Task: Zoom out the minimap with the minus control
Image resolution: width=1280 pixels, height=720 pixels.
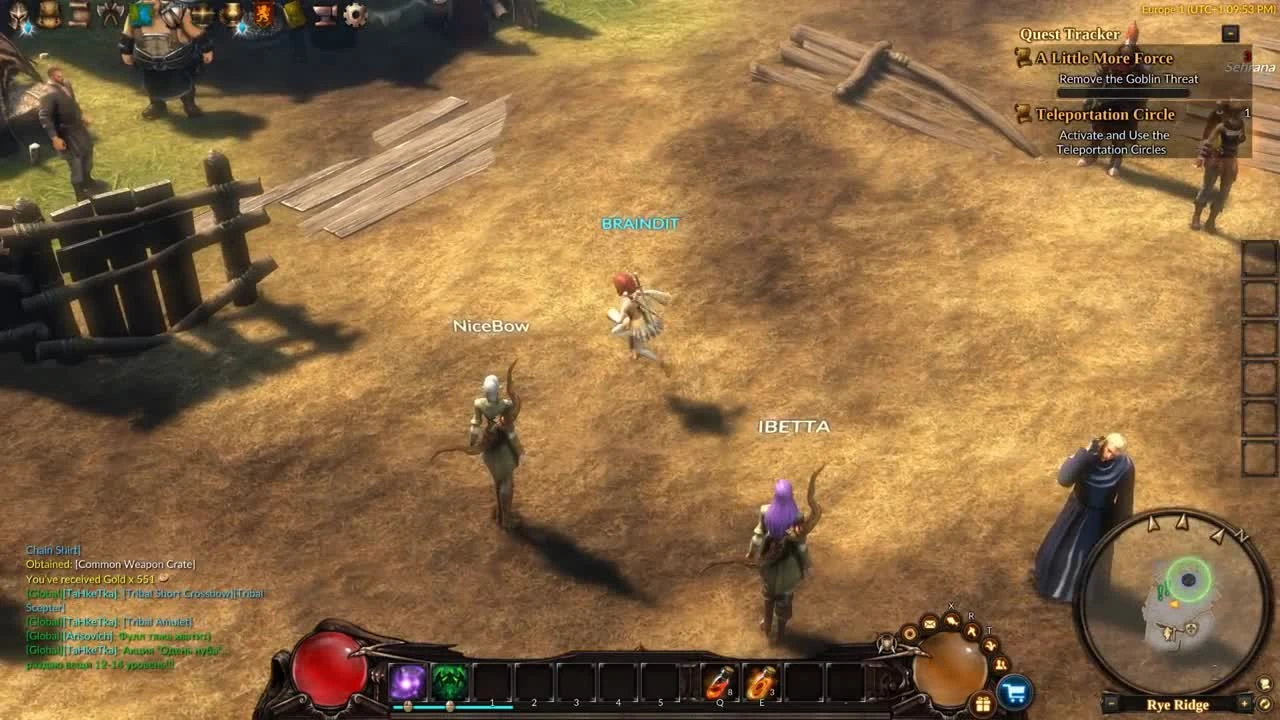Action: [x=1110, y=704]
